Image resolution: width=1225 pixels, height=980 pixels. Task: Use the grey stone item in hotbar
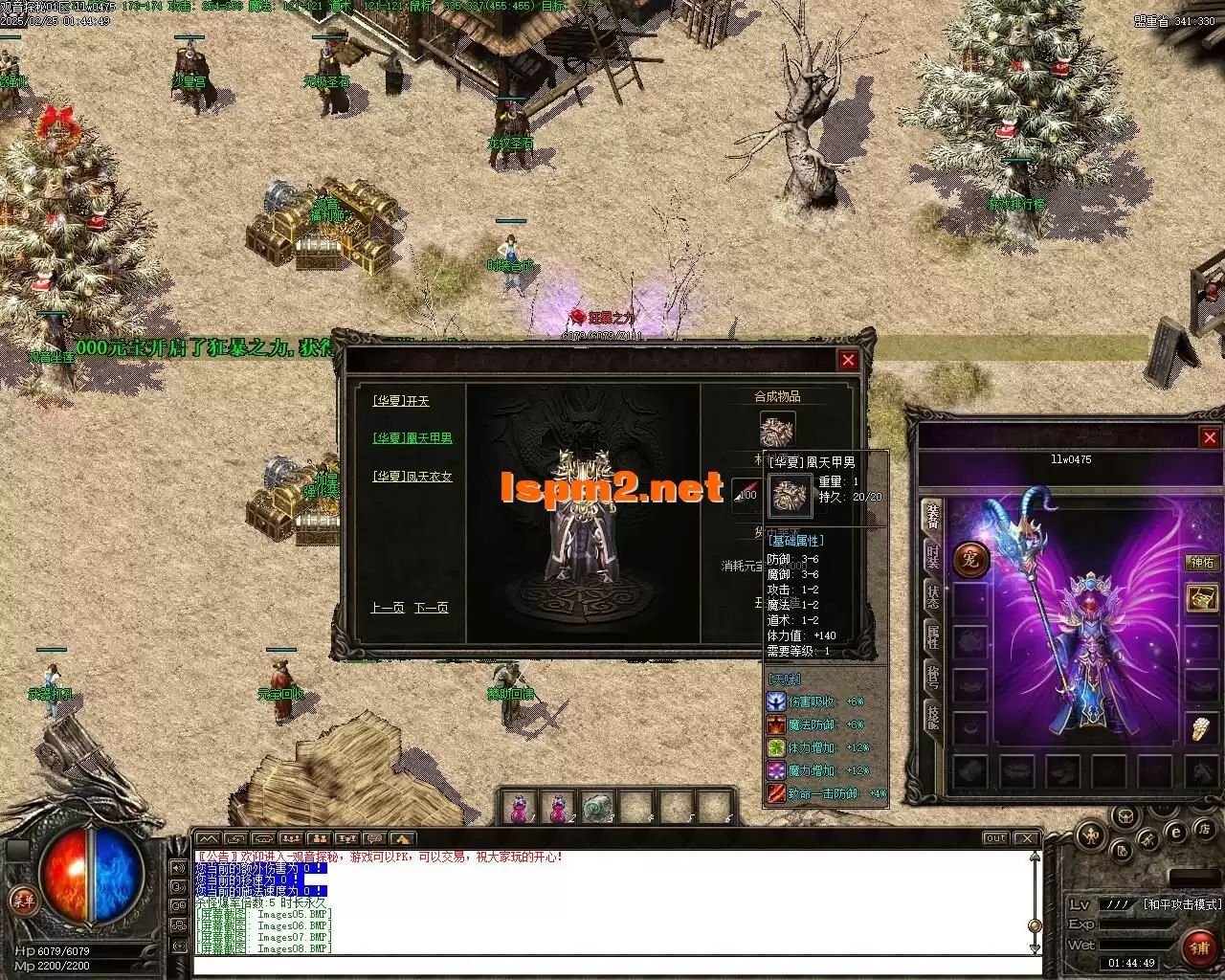coord(598,809)
